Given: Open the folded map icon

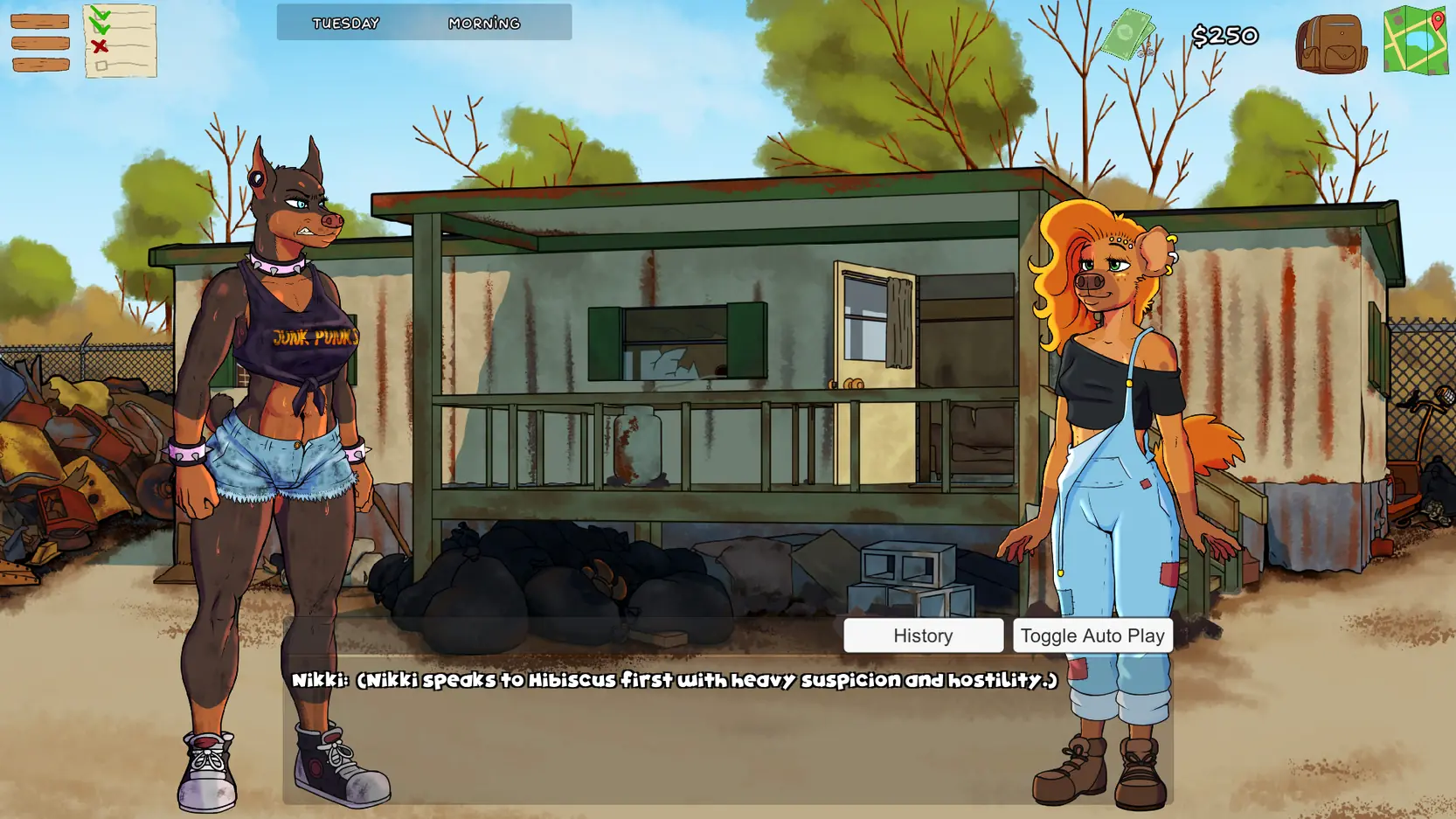Looking at the screenshot, I should 1416,40.
